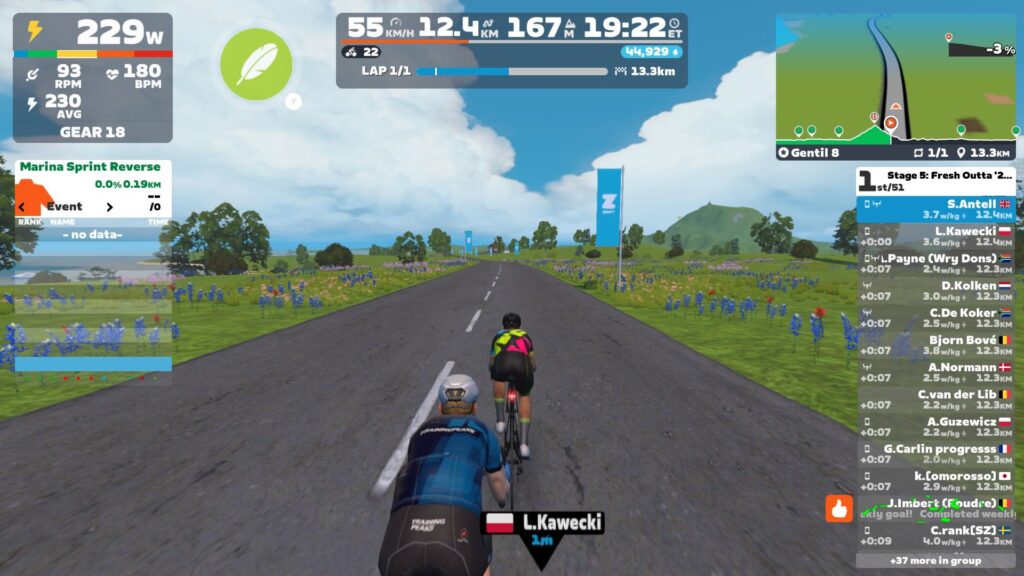
Task: Activate the feather lightweight power-up
Action: [x=256, y=64]
